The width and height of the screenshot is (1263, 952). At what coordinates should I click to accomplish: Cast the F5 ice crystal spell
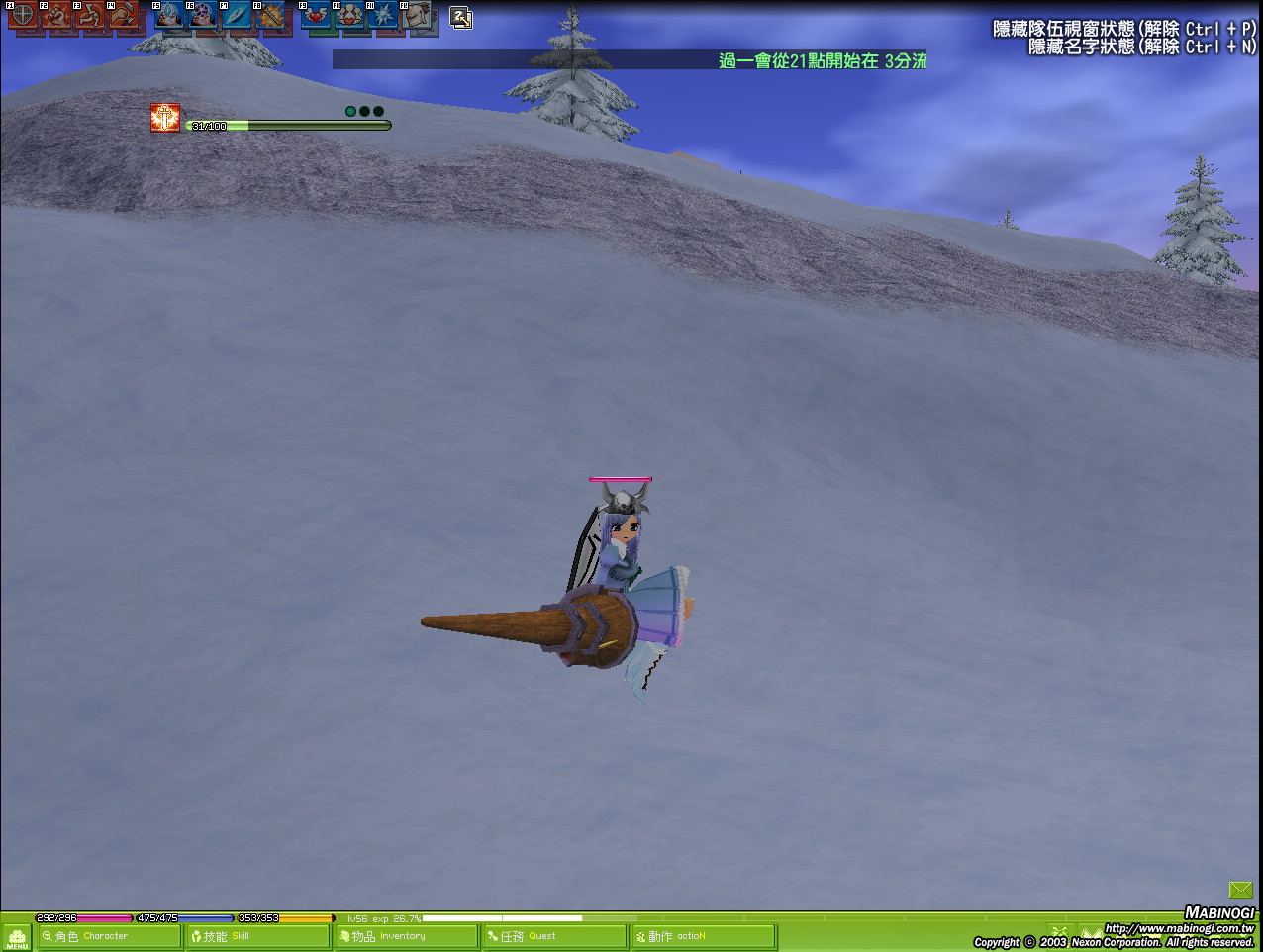point(169,16)
